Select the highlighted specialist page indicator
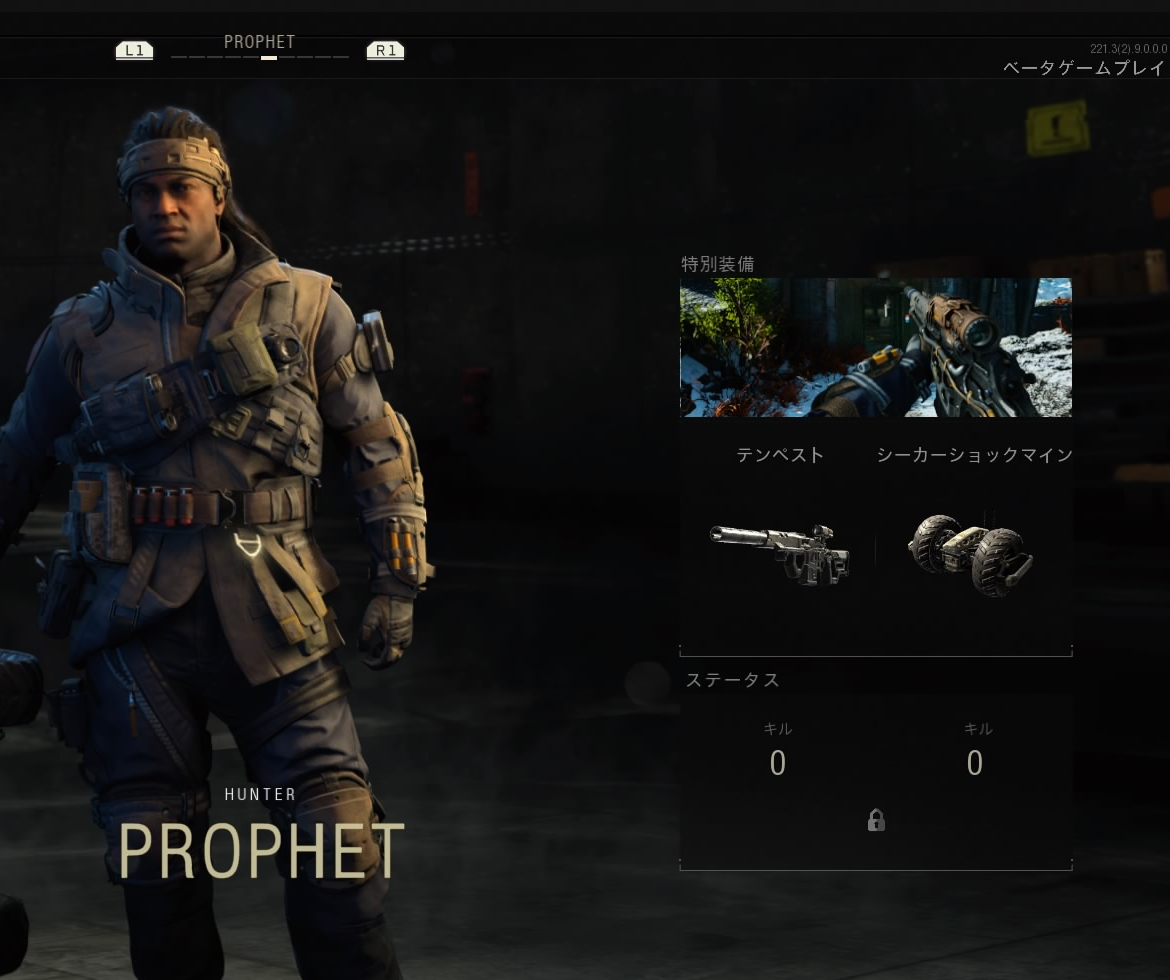Viewport: 1170px width, 980px height. tap(268, 58)
